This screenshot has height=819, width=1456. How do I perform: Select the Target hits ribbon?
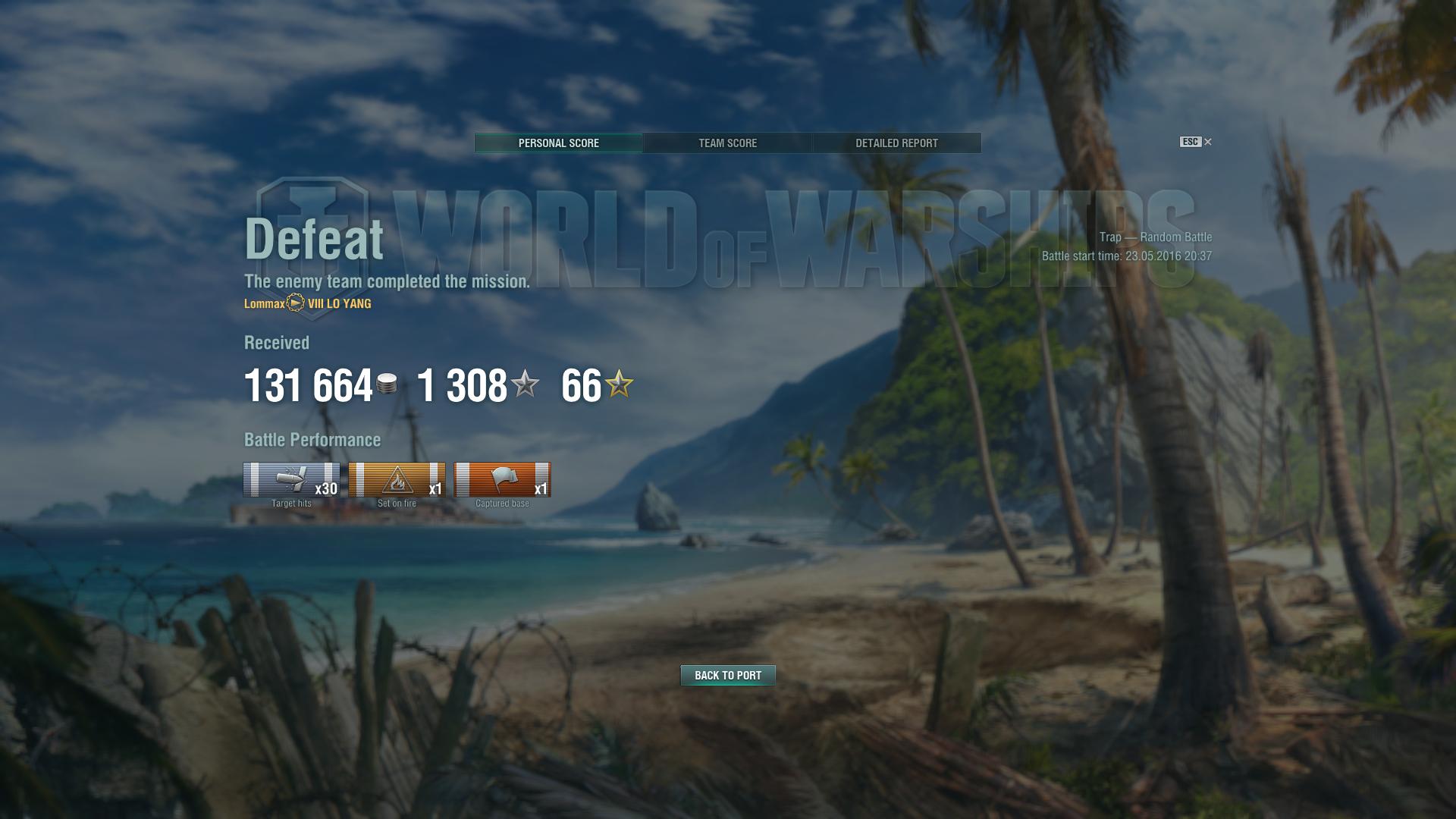(x=291, y=480)
